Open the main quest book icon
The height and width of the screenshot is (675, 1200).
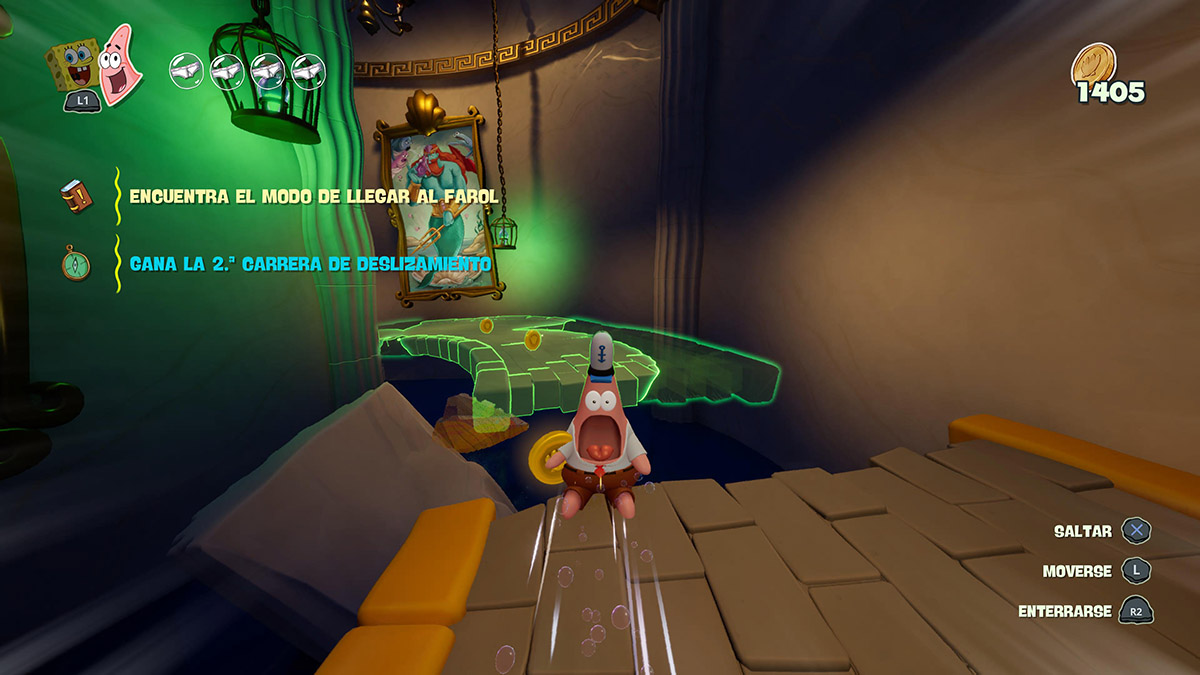[x=75, y=197]
